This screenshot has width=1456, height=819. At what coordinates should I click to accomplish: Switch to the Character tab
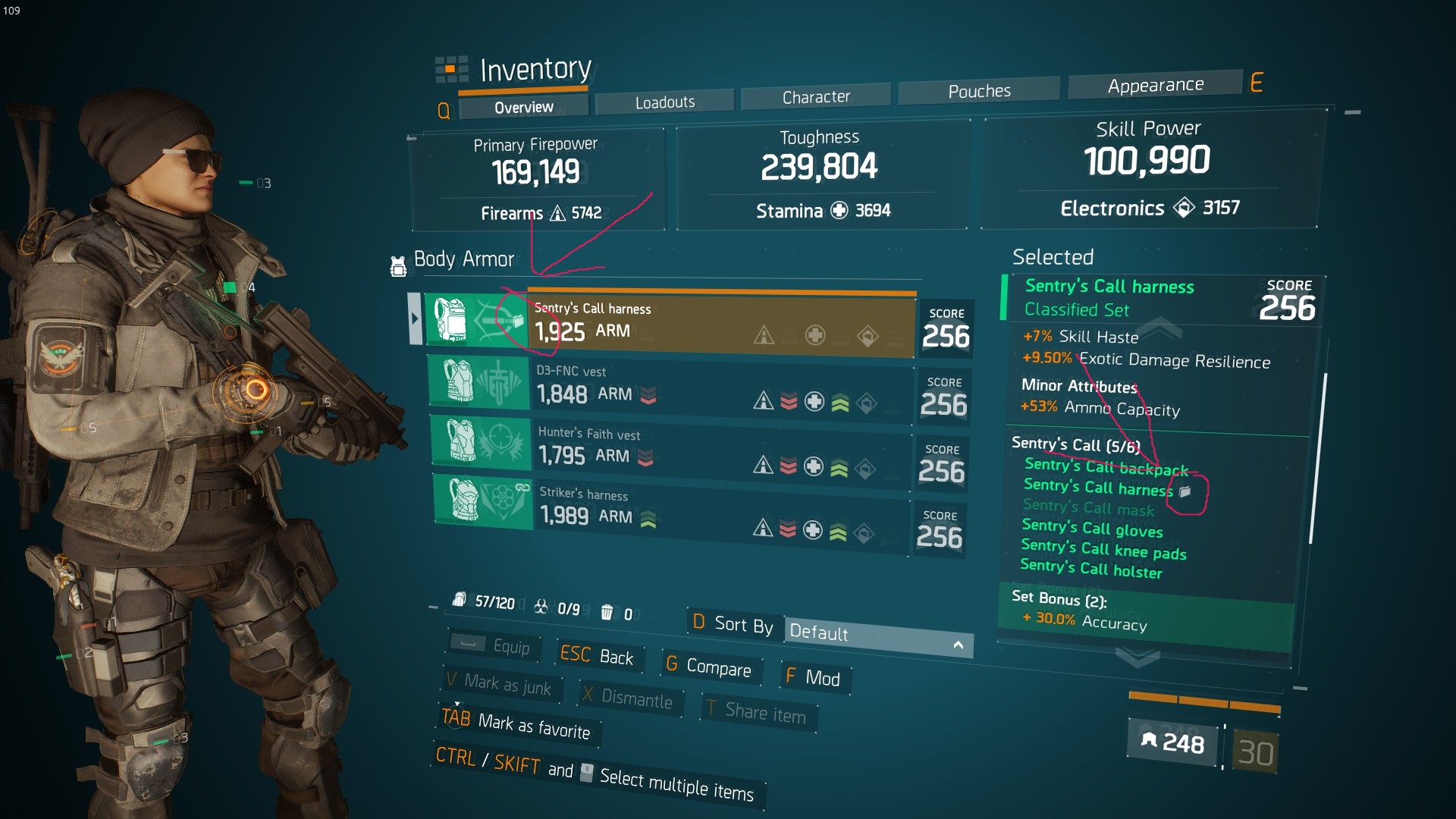(815, 97)
